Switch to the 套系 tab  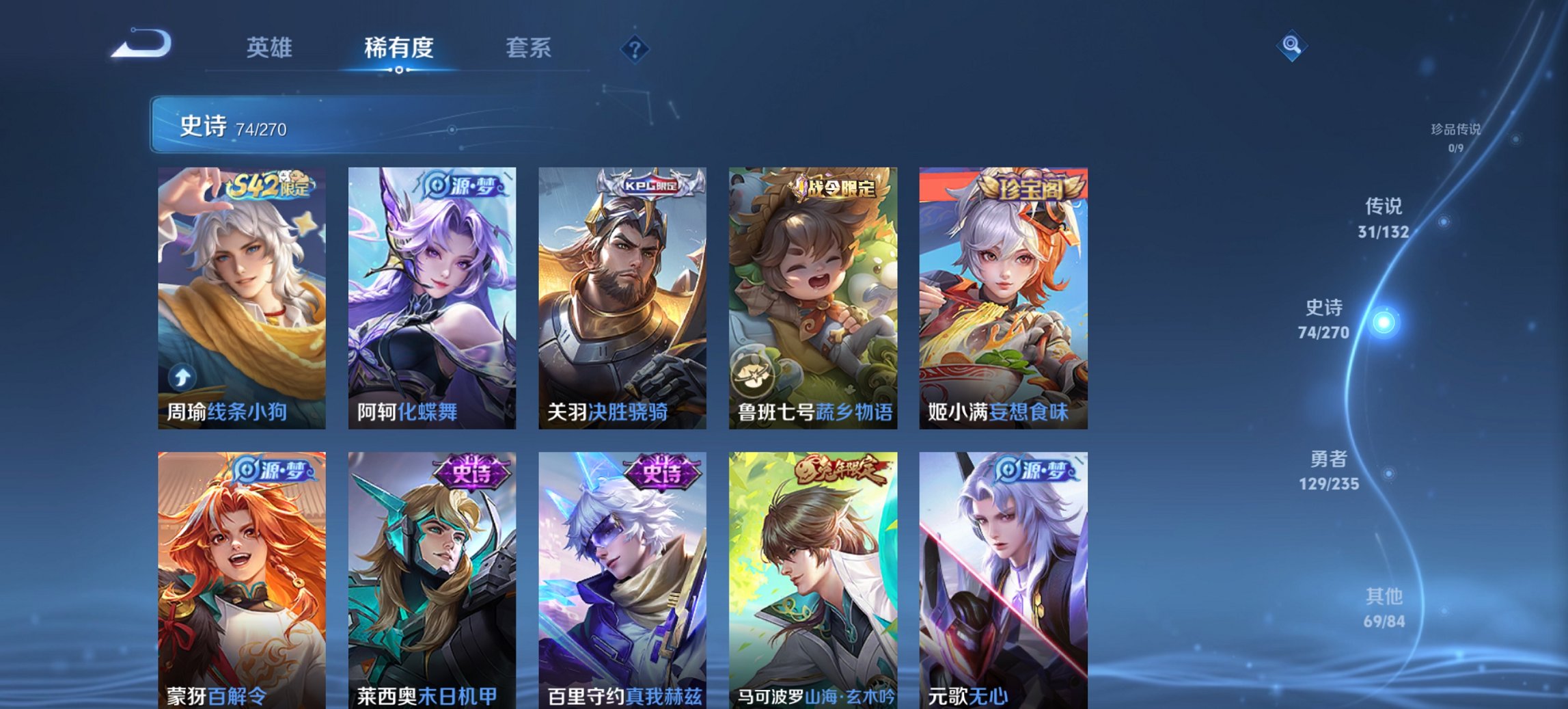(x=527, y=48)
